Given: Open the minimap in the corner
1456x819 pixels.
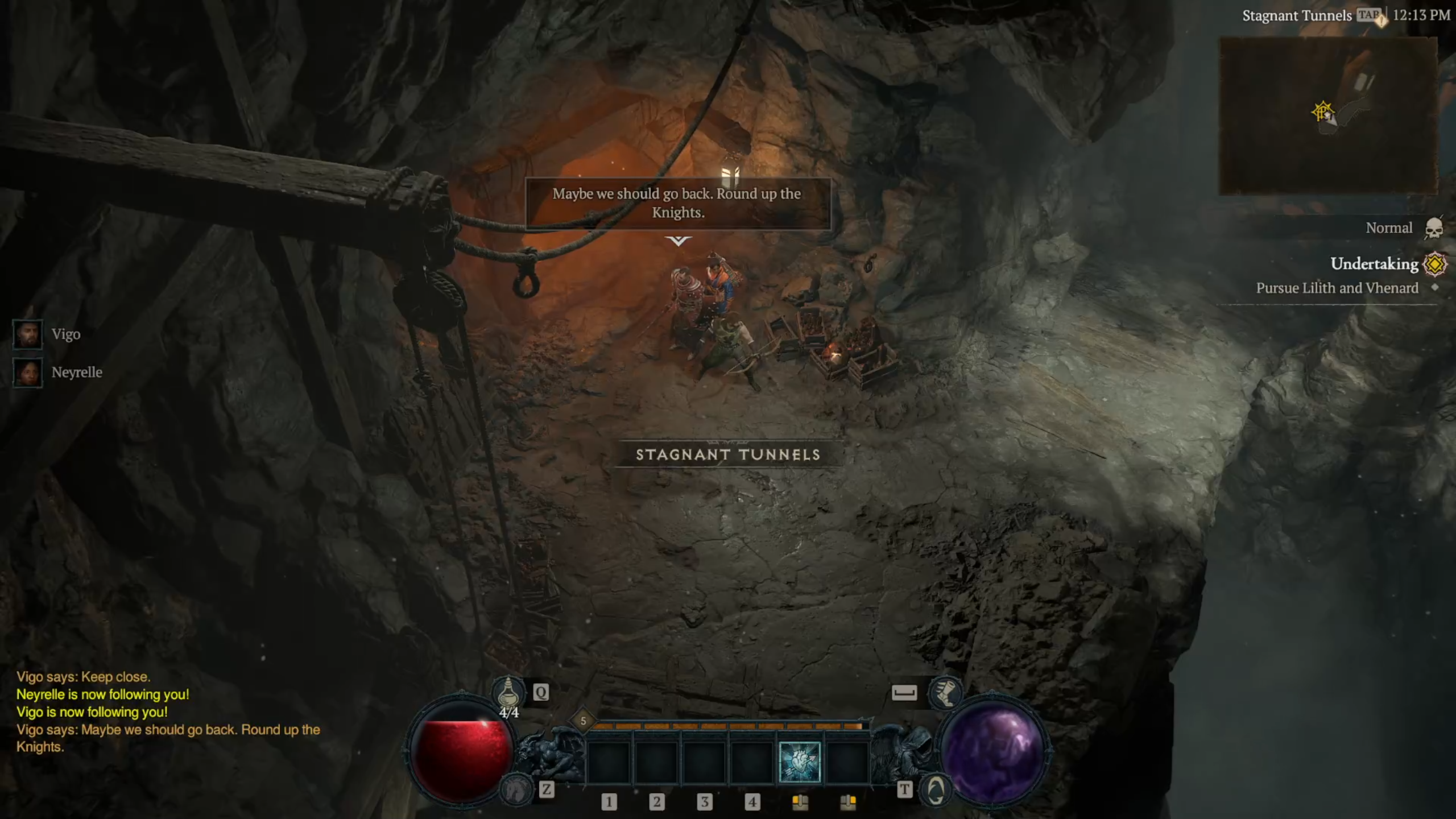Looking at the screenshot, I should point(1328,115).
